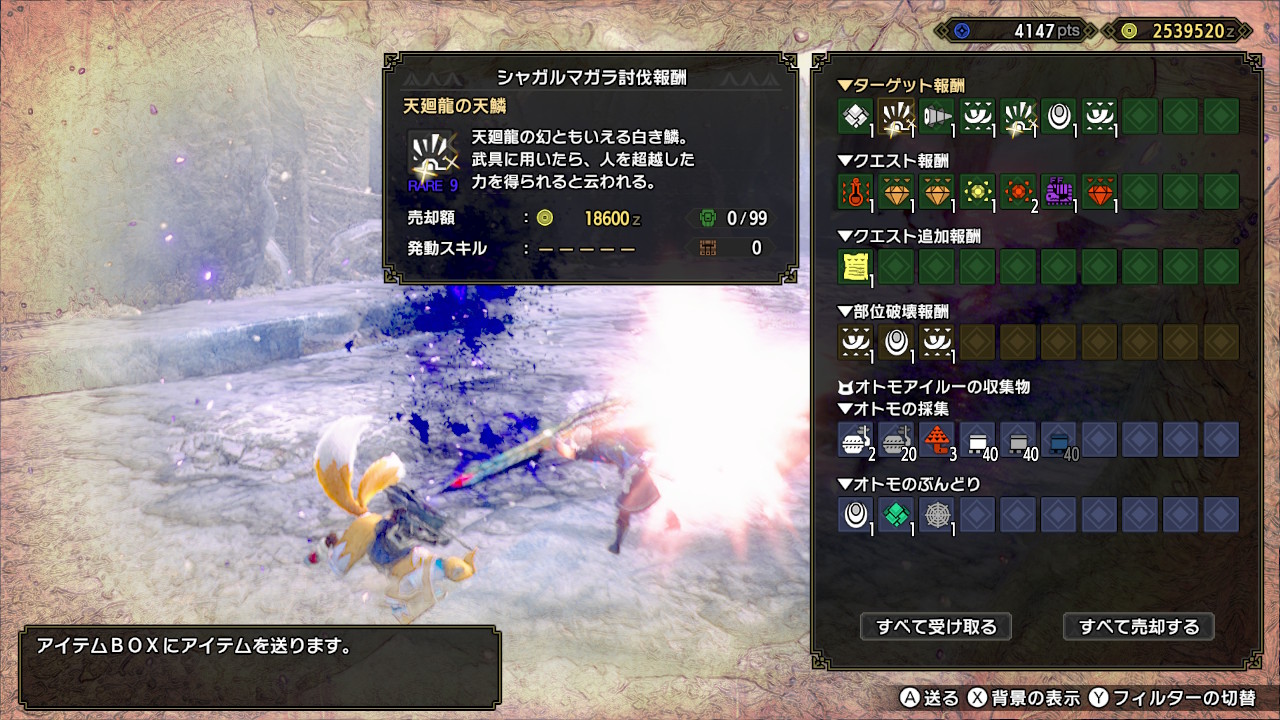Select the orange potion icon in quest rewards

[854, 192]
